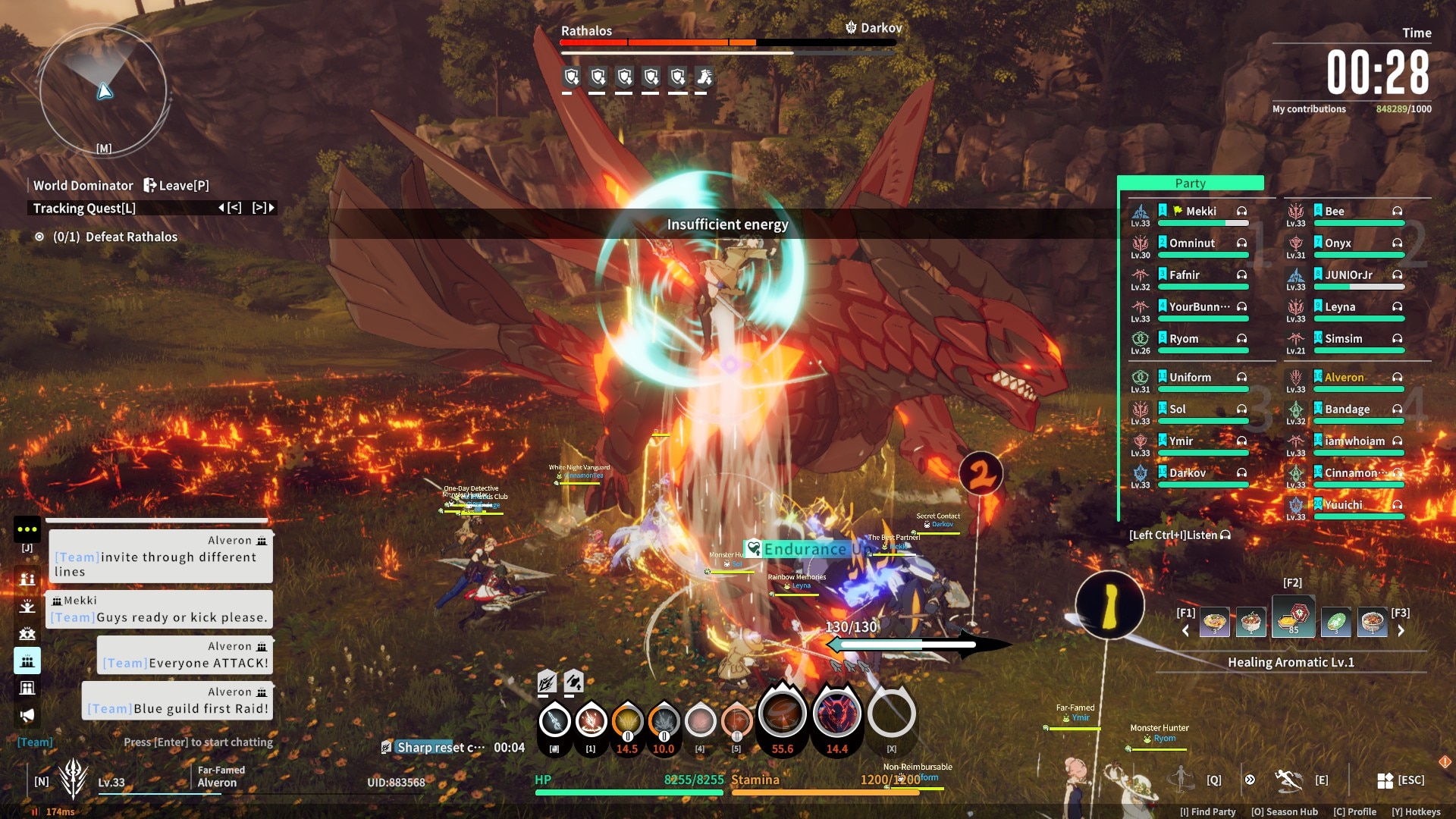Select Darkov in the party list
The image size is (1456, 819).
click(1187, 473)
